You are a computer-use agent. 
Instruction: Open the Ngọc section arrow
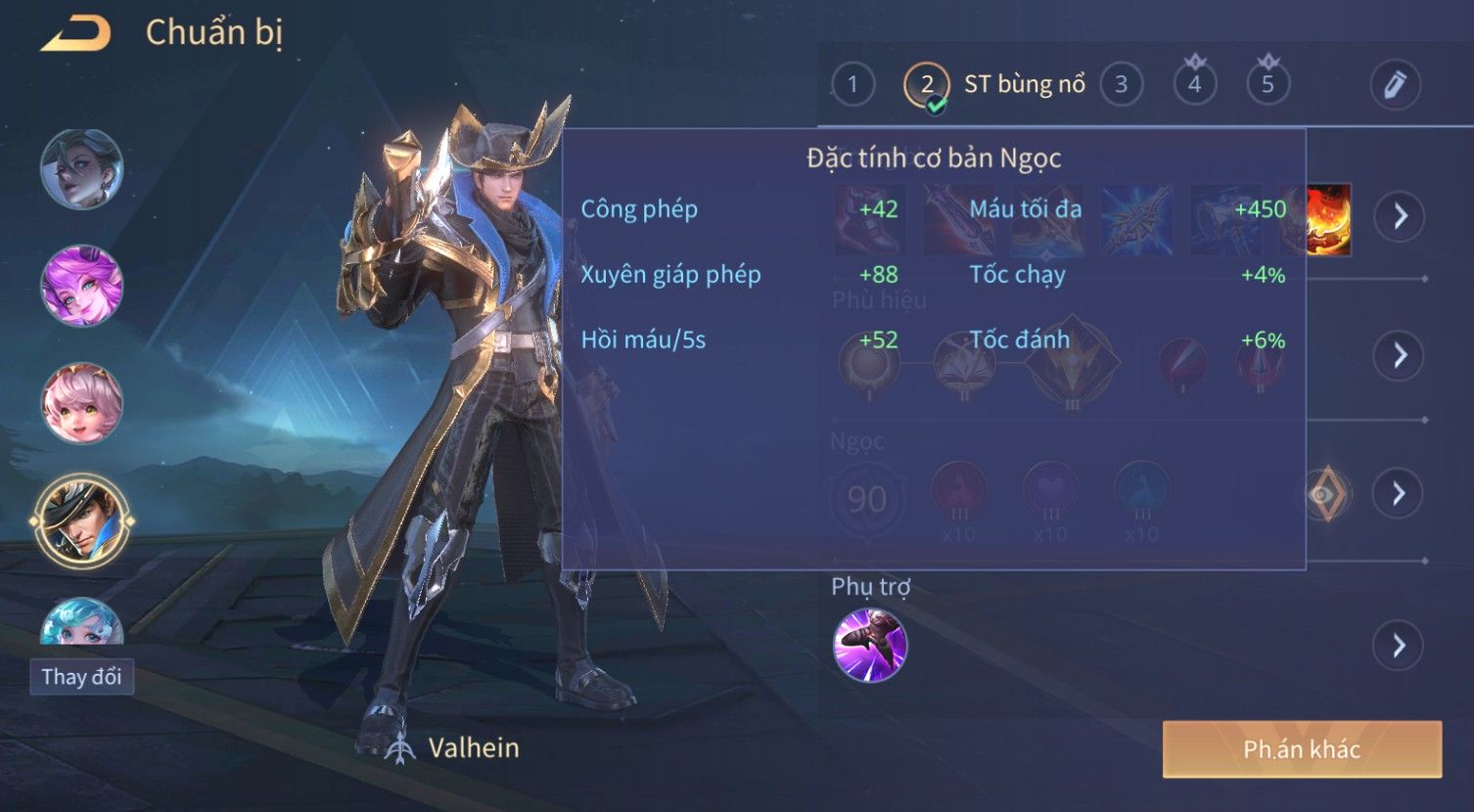click(x=1399, y=493)
